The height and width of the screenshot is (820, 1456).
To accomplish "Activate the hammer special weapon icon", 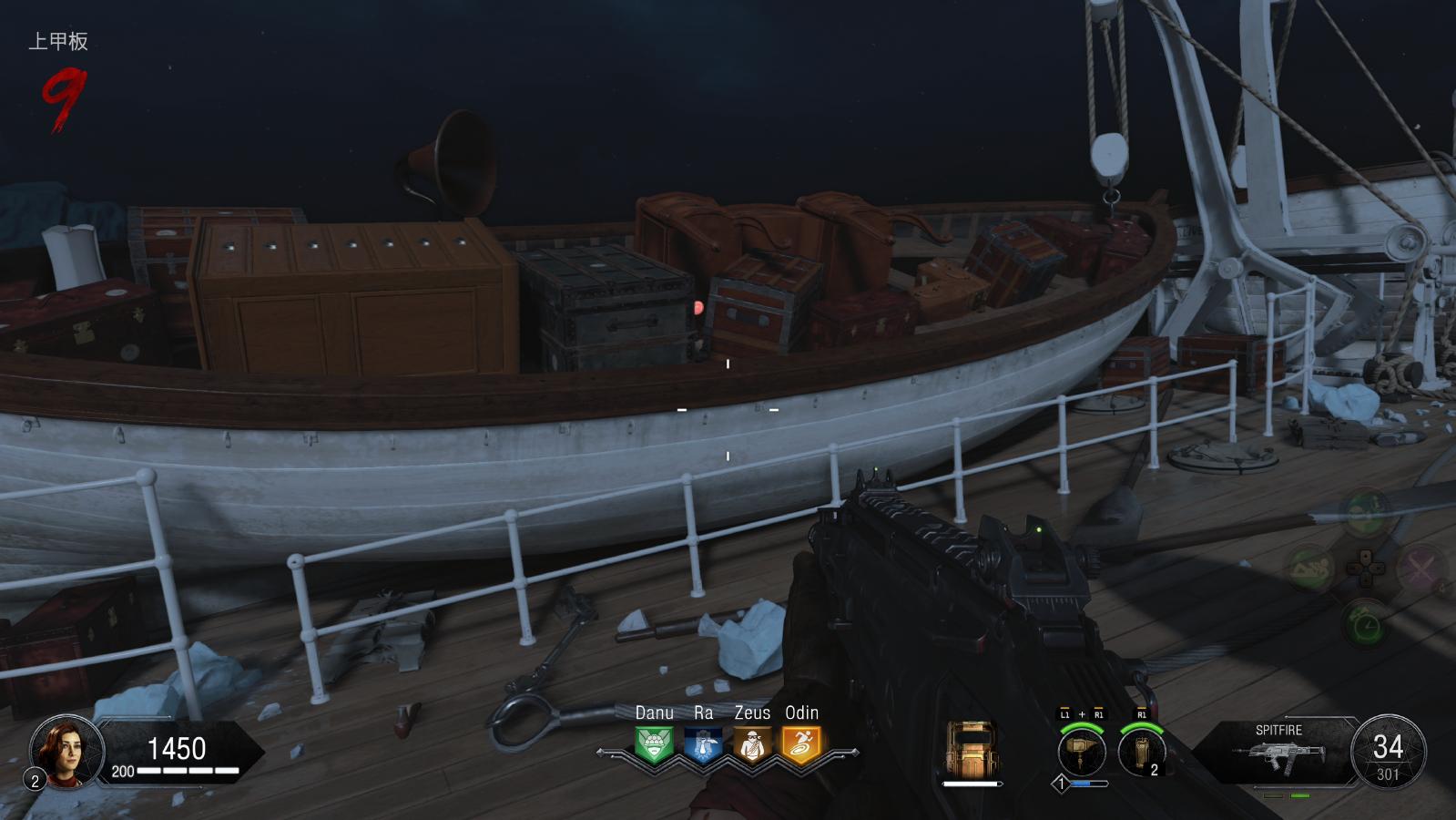I will (x=1081, y=753).
